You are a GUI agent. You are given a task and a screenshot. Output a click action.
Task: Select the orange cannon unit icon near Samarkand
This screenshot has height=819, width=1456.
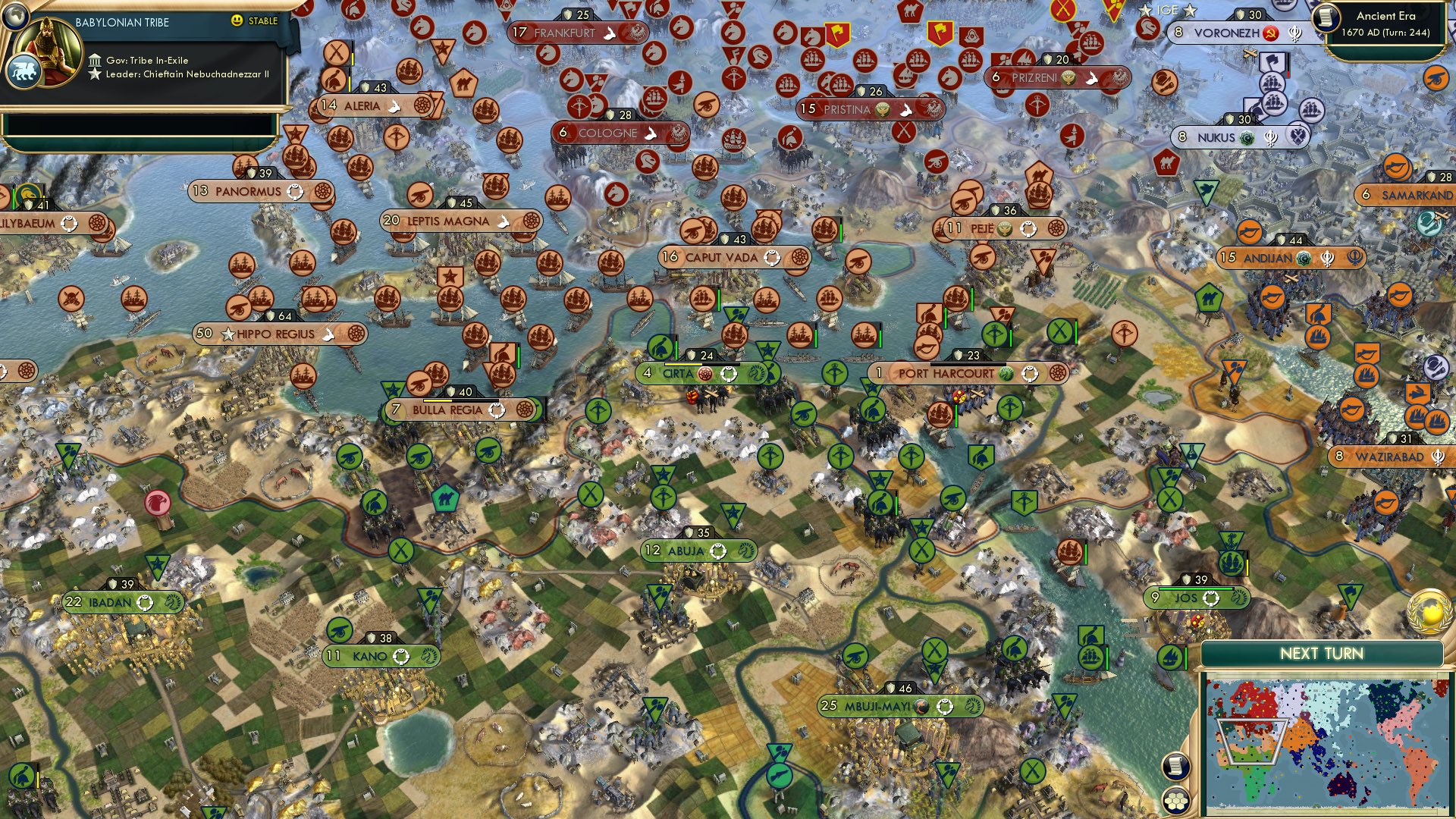coord(1398,165)
